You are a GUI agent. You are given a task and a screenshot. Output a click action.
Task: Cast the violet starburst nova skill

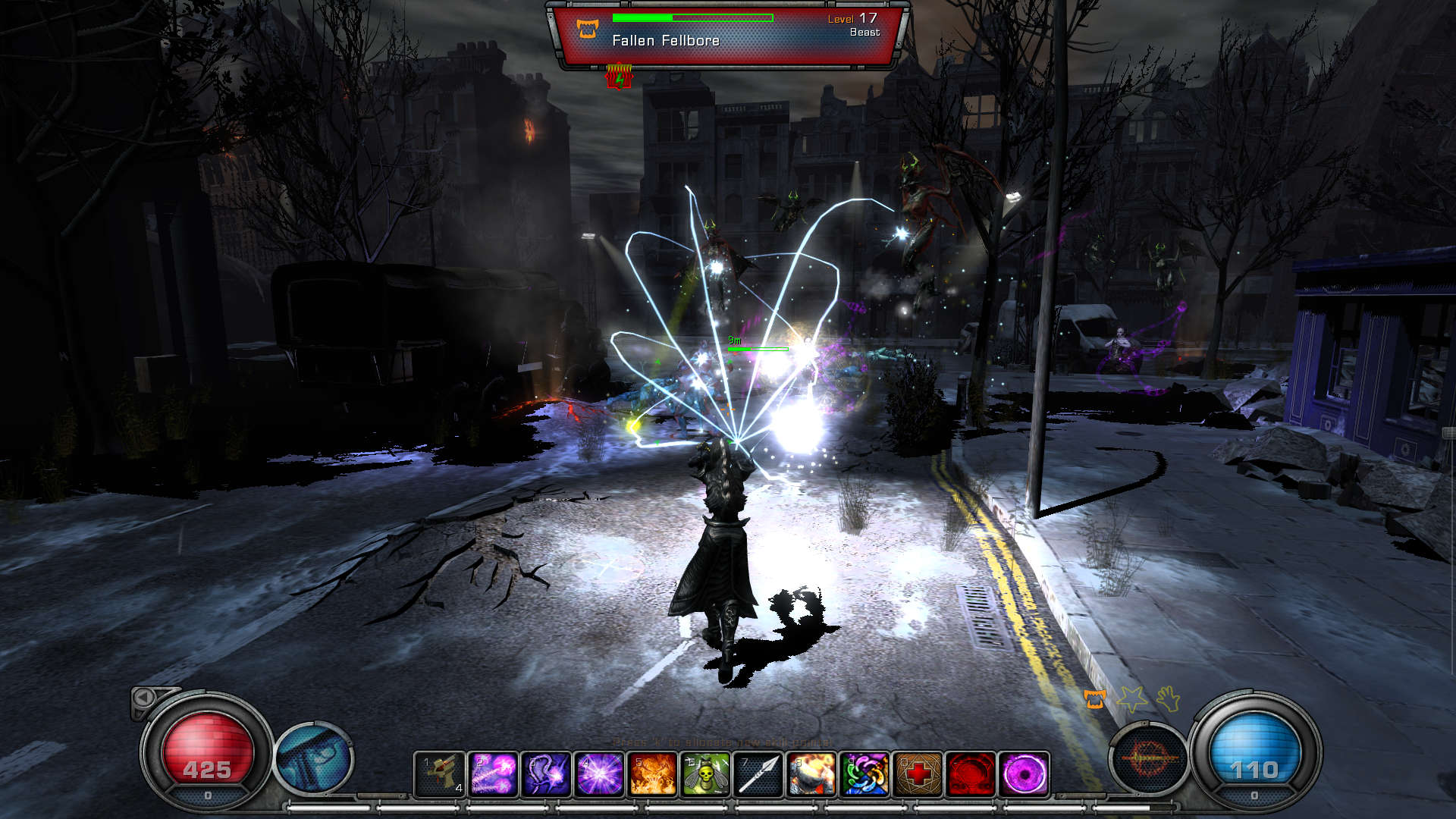[599, 774]
